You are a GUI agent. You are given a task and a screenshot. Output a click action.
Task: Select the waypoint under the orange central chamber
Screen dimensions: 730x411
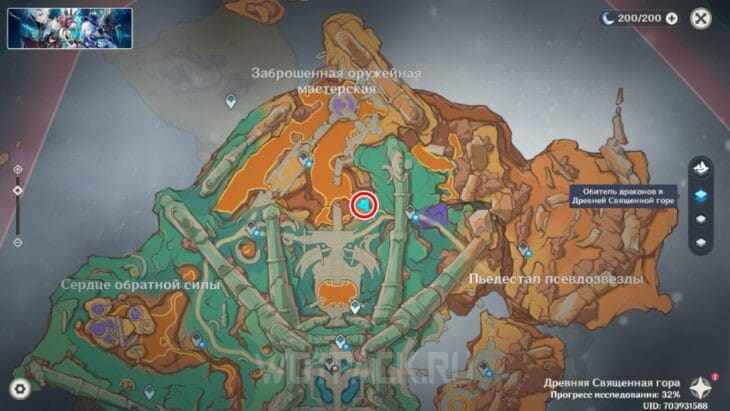[x=355, y=308]
